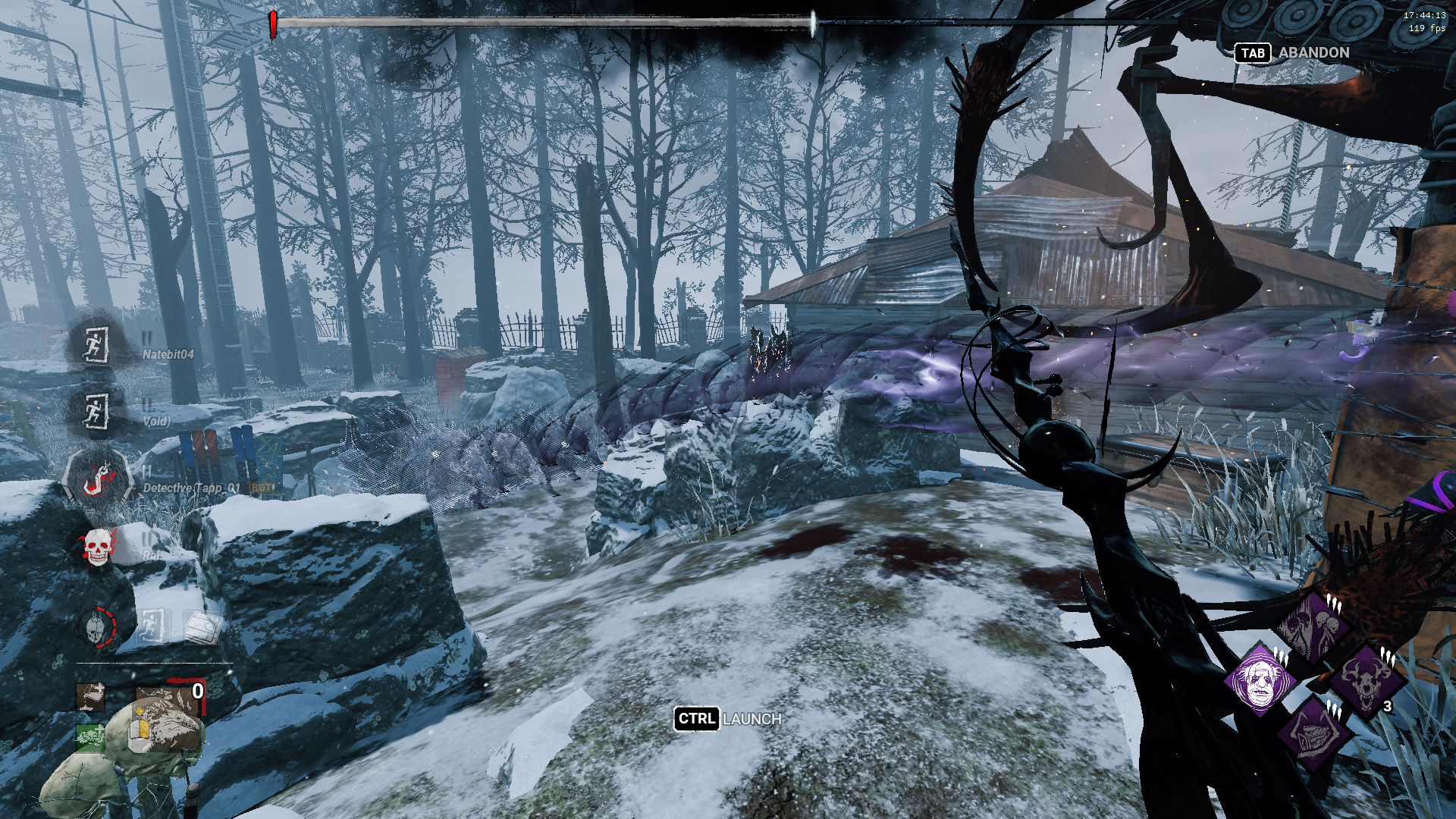
Task: Select the red-ringed skull icon
Action: click(96, 627)
